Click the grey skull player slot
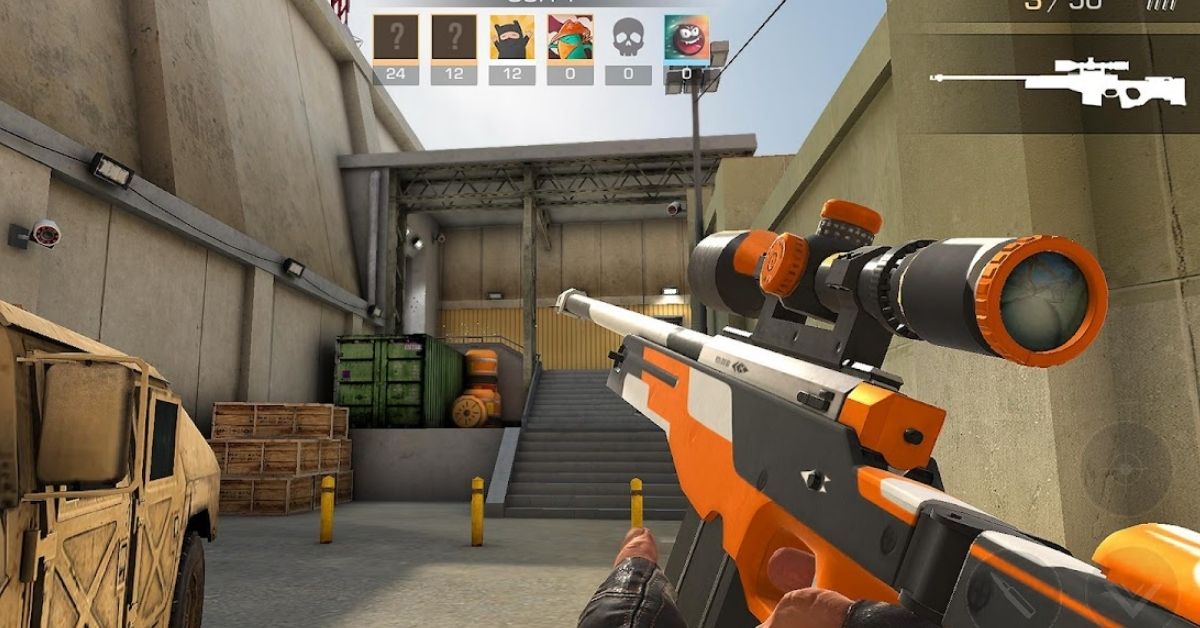Viewport: 1200px width, 628px height. point(628,38)
